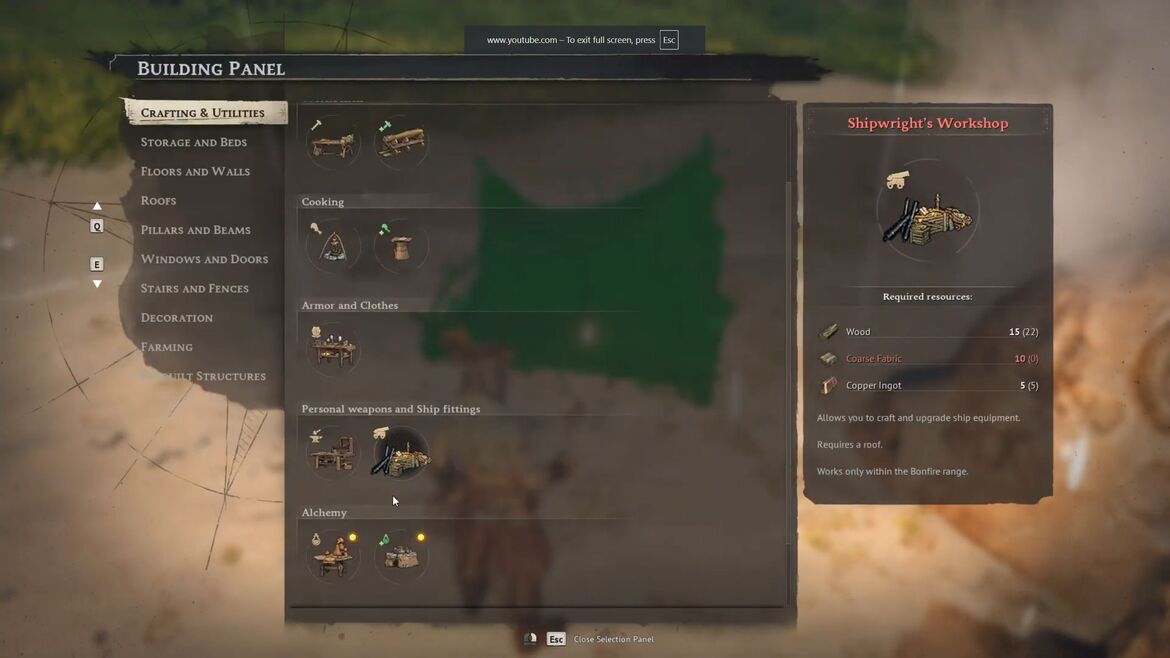Viewport: 1170px width, 658px height.
Task: Pick the Armor and Clothes workbench
Action: [x=333, y=350]
